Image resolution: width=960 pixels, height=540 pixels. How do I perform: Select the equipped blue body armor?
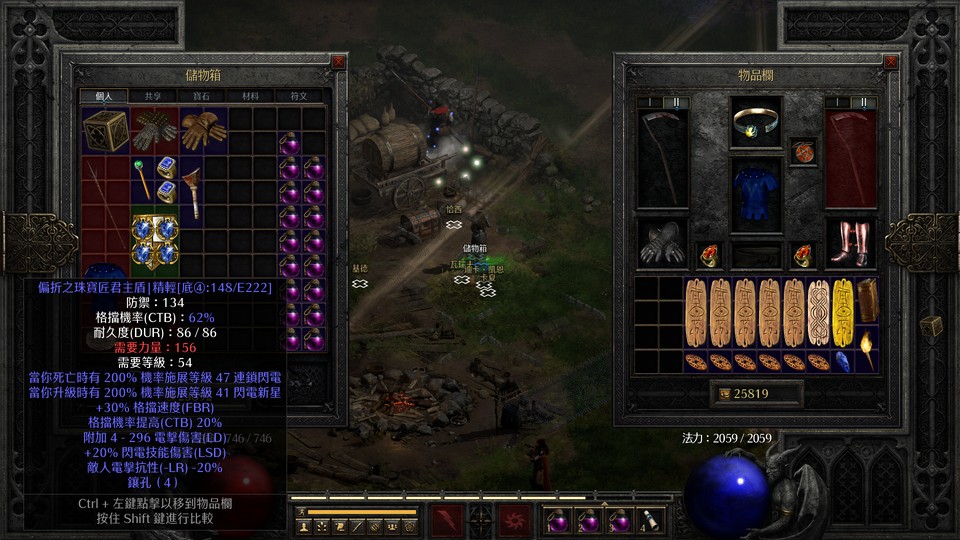pyautogui.click(x=755, y=192)
